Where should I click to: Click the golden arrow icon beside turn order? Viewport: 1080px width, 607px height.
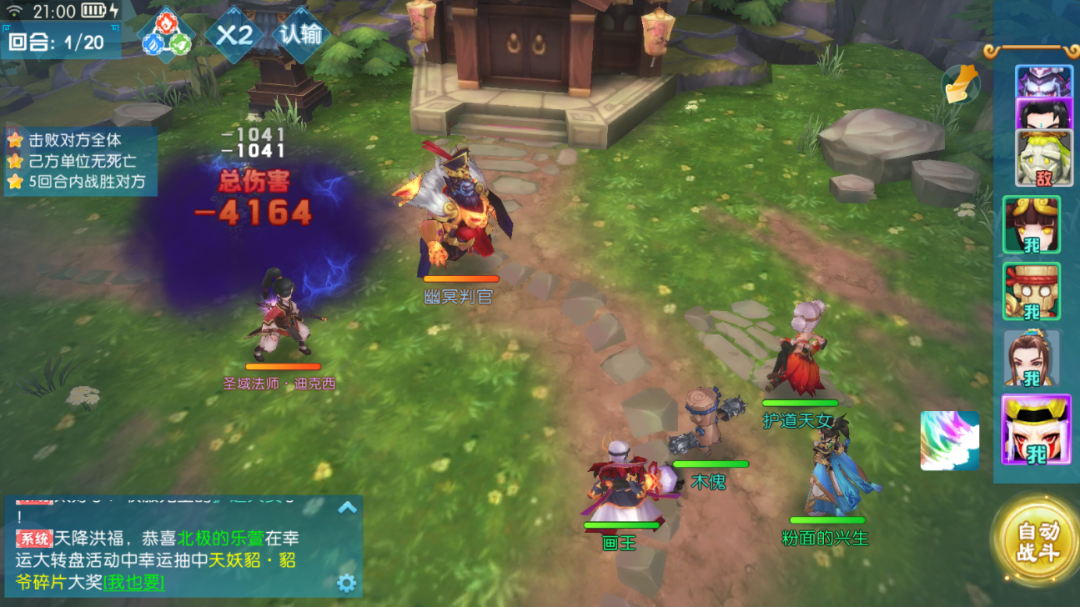(960, 85)
